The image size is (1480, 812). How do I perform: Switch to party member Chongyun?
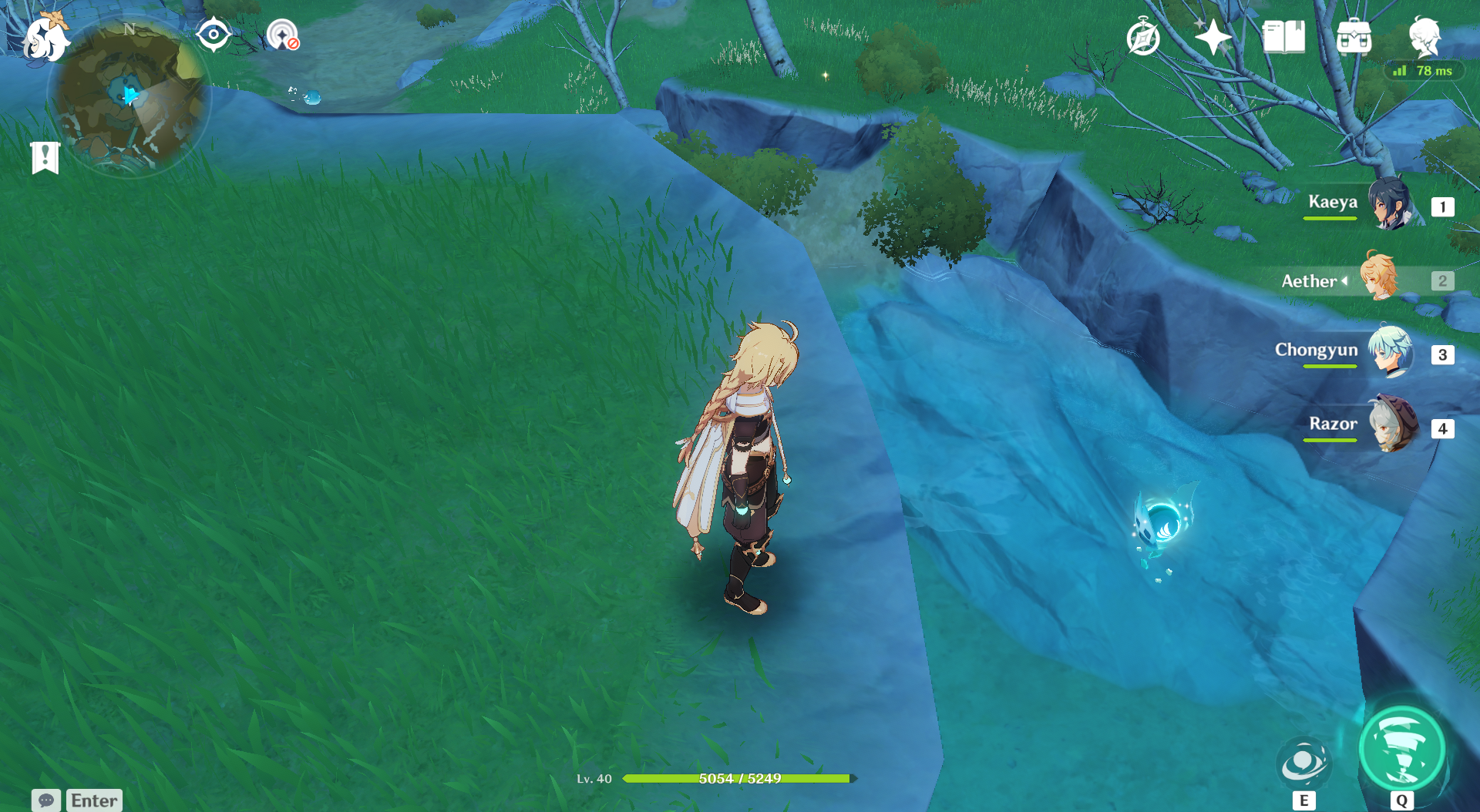[1390, 353]
